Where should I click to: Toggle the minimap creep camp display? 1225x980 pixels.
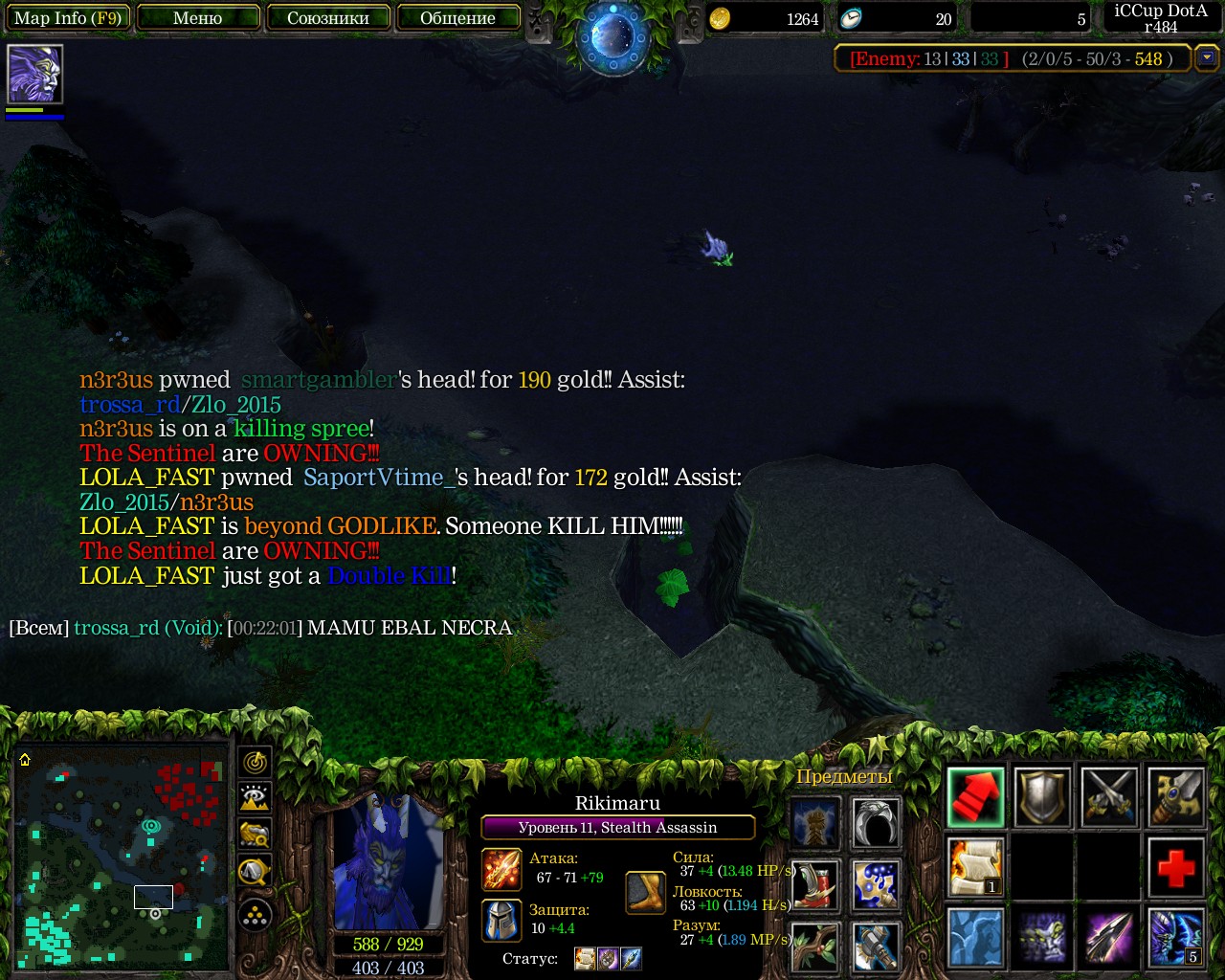pos(255,835)
